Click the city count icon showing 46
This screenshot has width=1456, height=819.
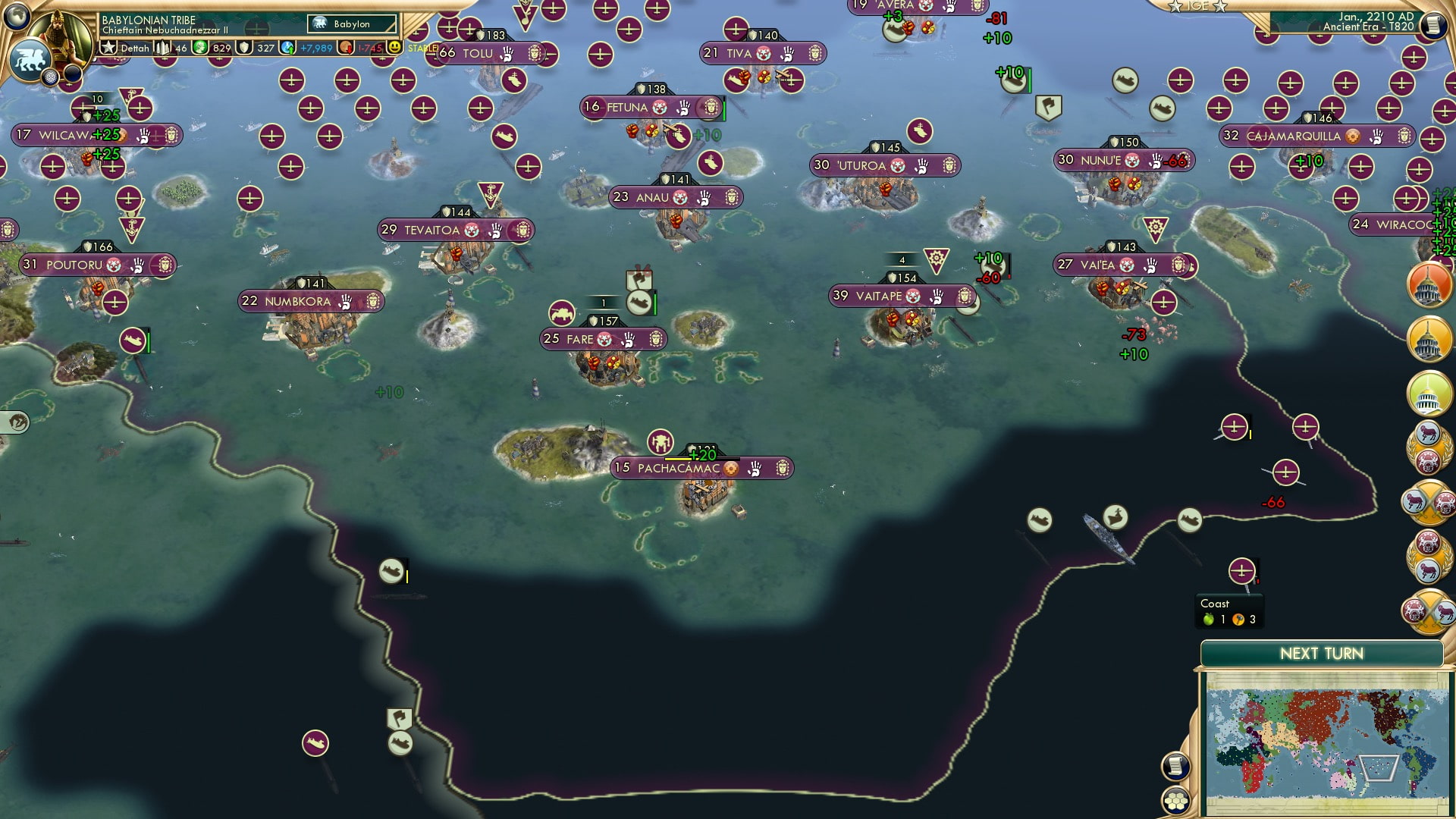(162, 47)
